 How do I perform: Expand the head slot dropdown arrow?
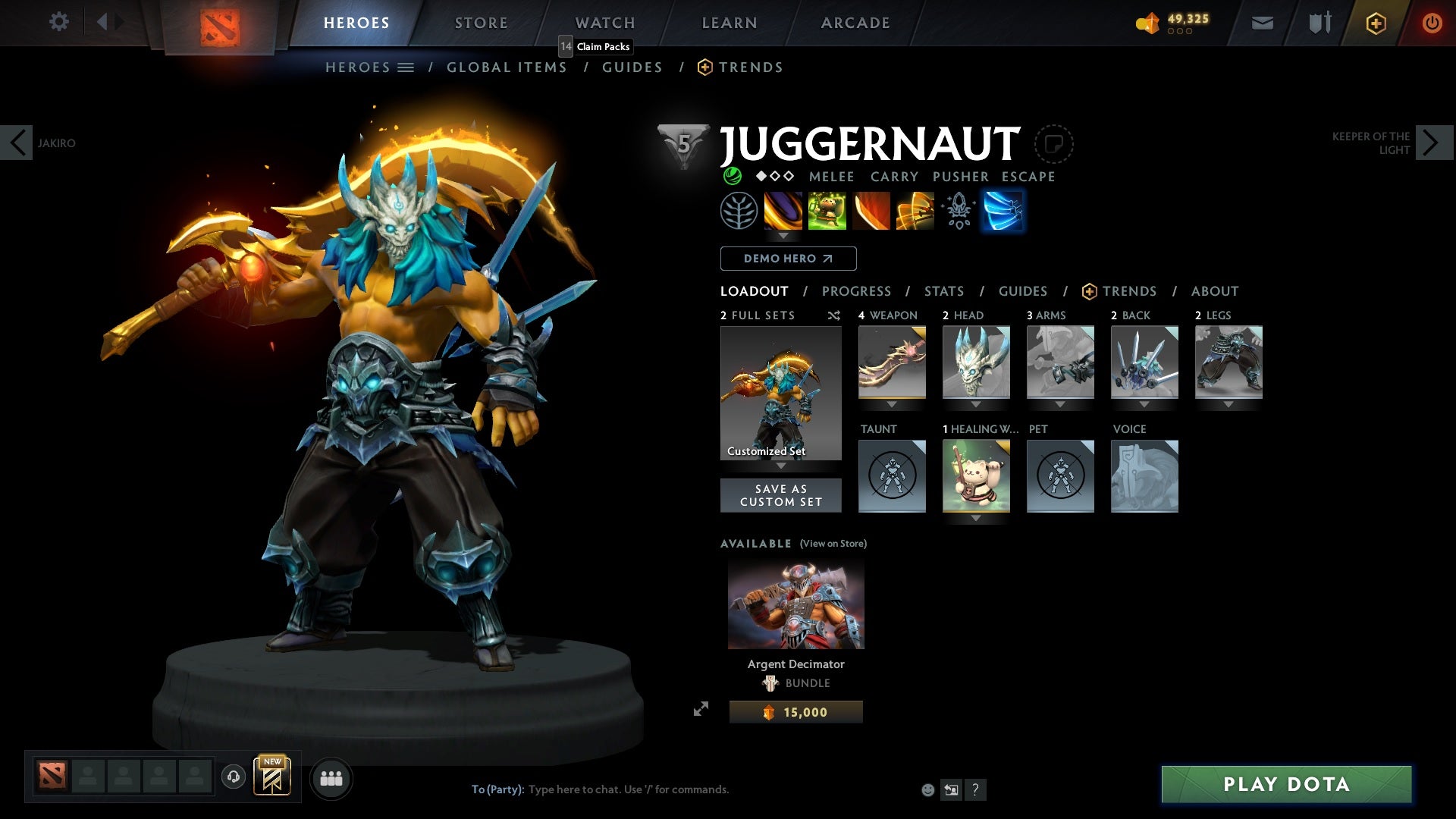click(x=977, y=404)
